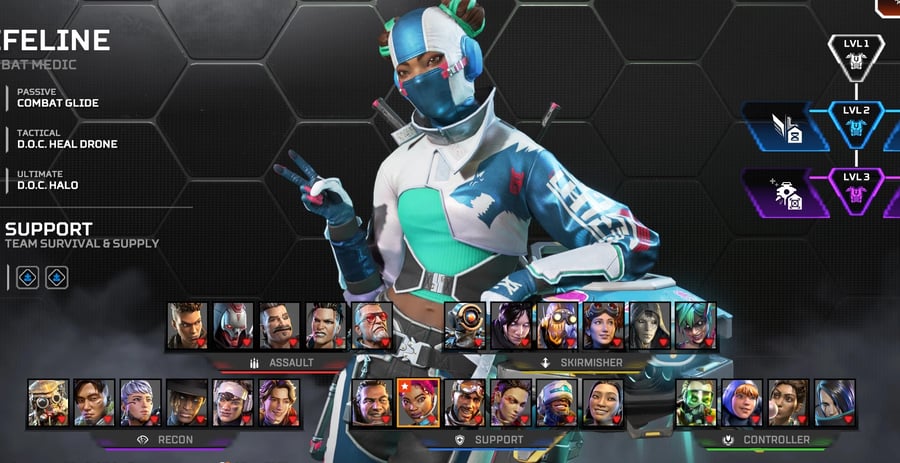The height and width of the screenshot is (463, 900).
Task: Select Wraith's portrait under Skirmisher
Action: pos(511,325)
